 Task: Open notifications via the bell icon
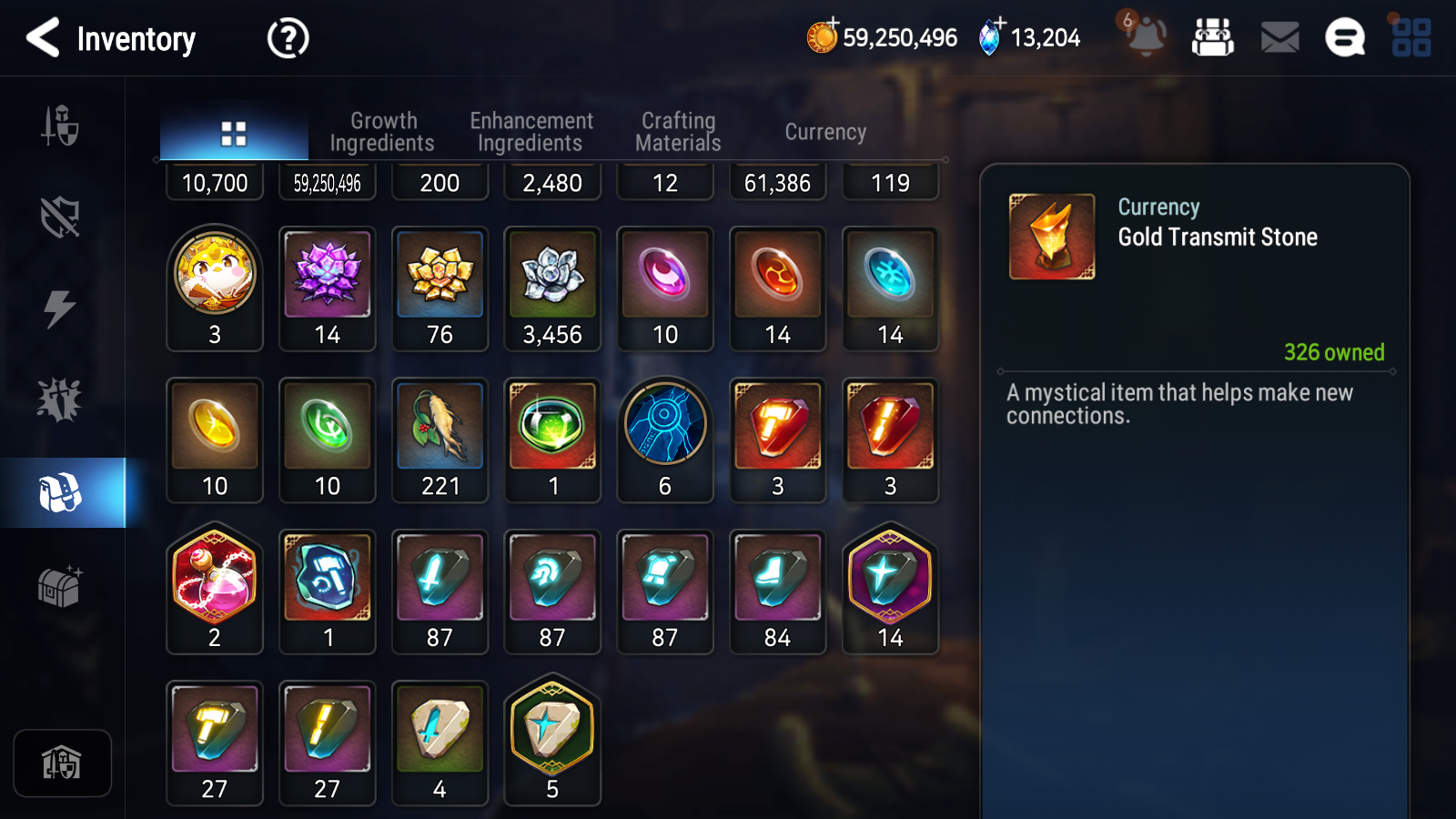[1148, 38]
